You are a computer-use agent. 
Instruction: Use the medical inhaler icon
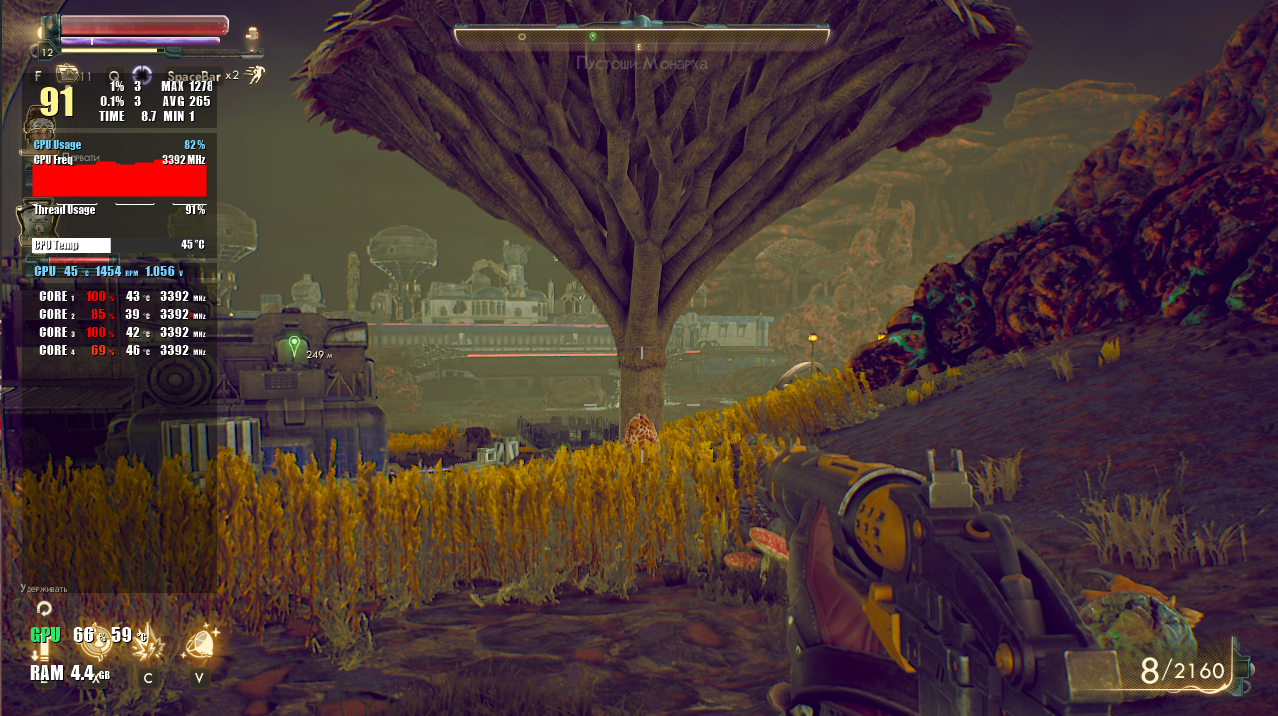tap(68, 73)
